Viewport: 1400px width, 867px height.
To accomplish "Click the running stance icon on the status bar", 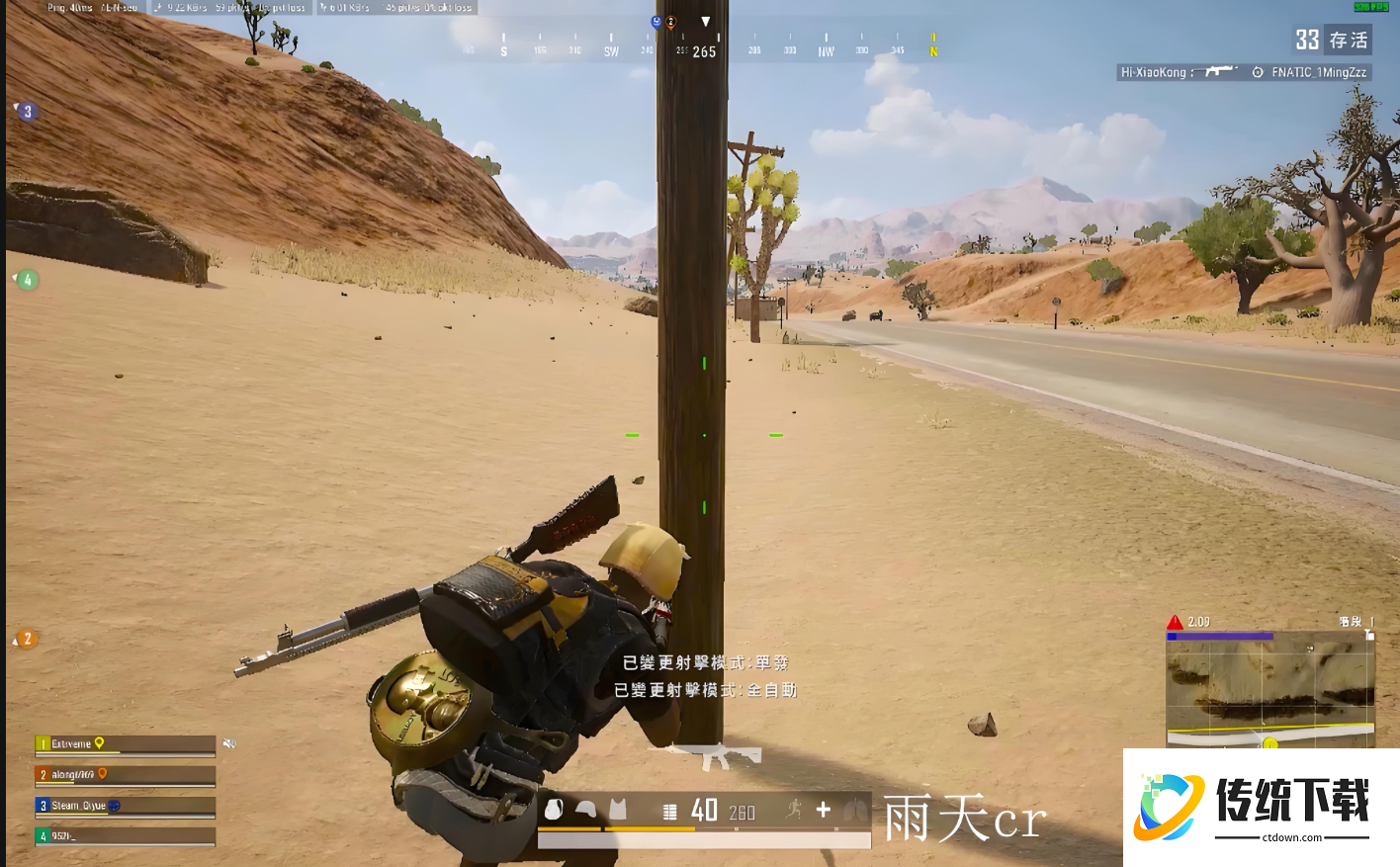I will pyautogui.click(x=793, y=811).
